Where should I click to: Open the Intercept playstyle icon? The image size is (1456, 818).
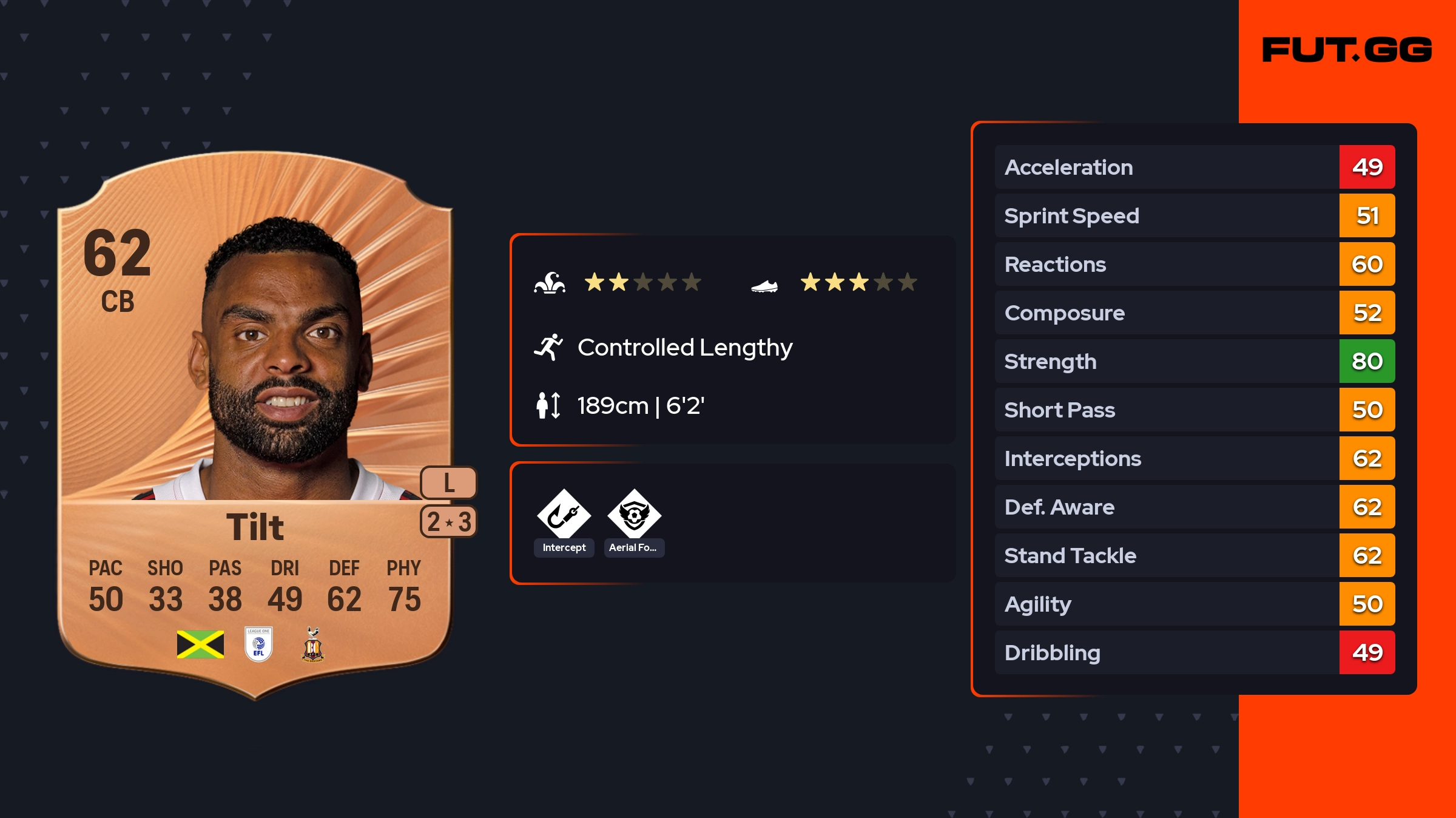tap(564, 515)
